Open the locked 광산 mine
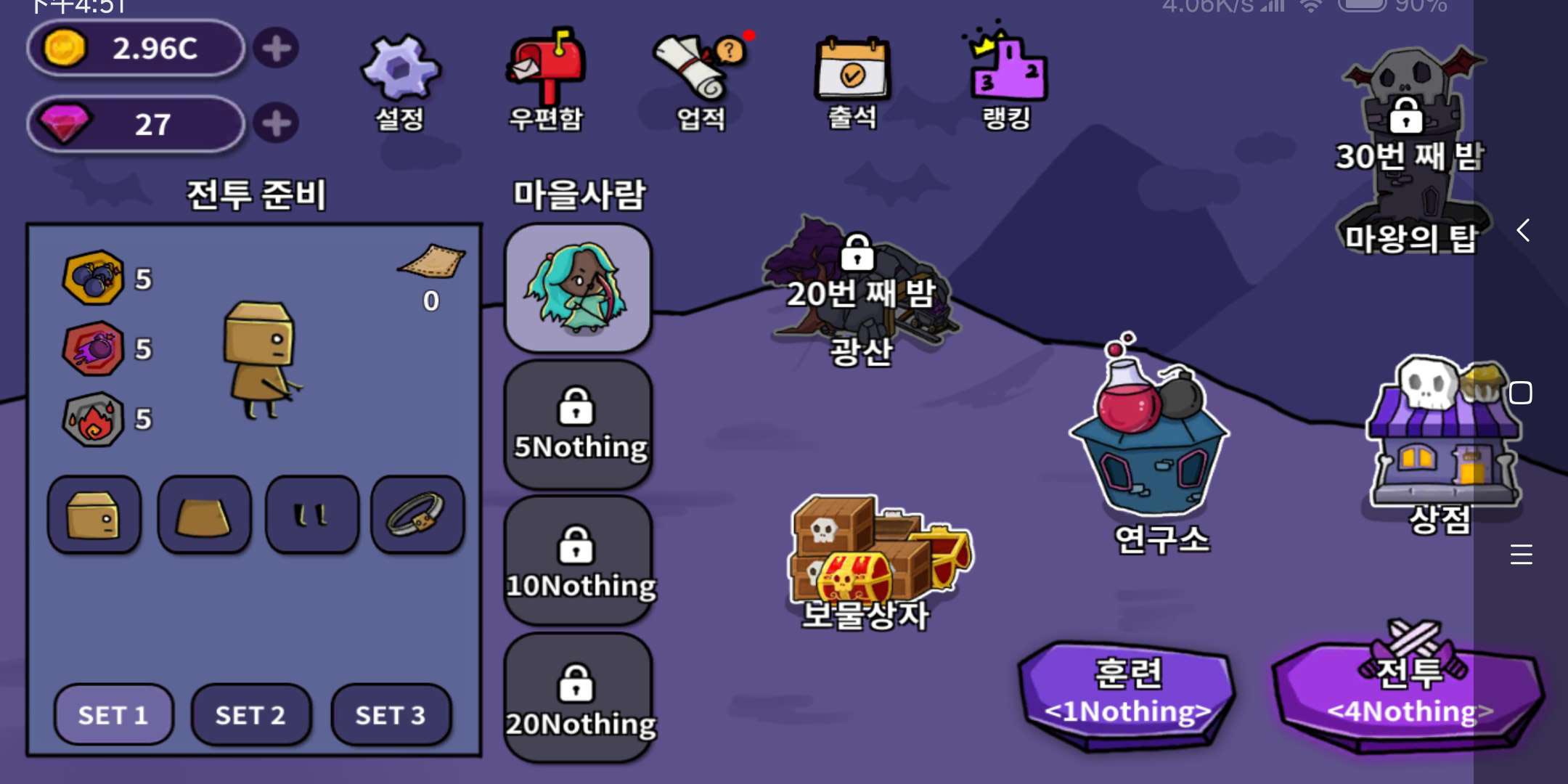The image size is (1568, 784). click(x=860, y=290)
